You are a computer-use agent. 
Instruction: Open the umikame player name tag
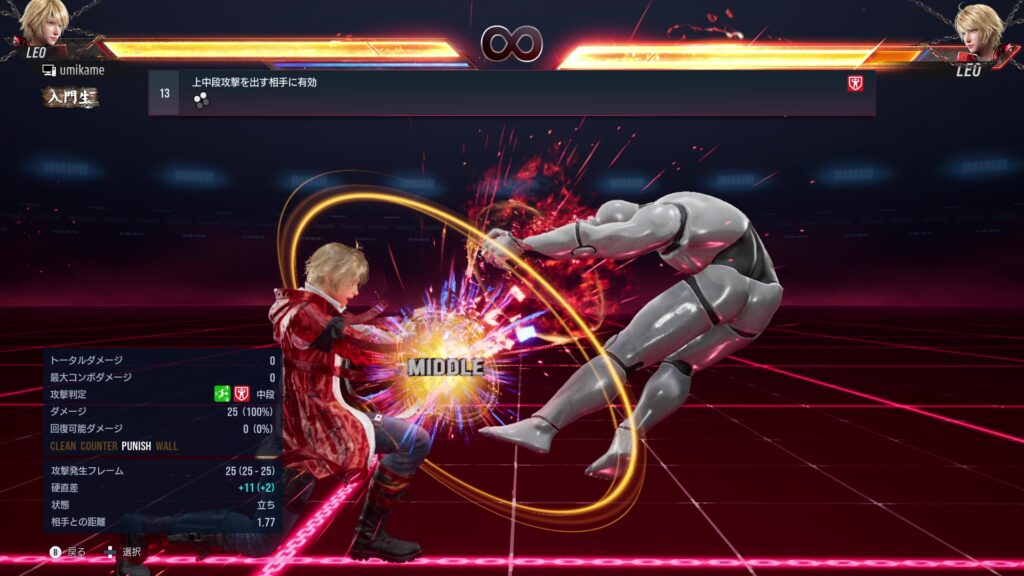pyautogui.click(x=78, y=70)
